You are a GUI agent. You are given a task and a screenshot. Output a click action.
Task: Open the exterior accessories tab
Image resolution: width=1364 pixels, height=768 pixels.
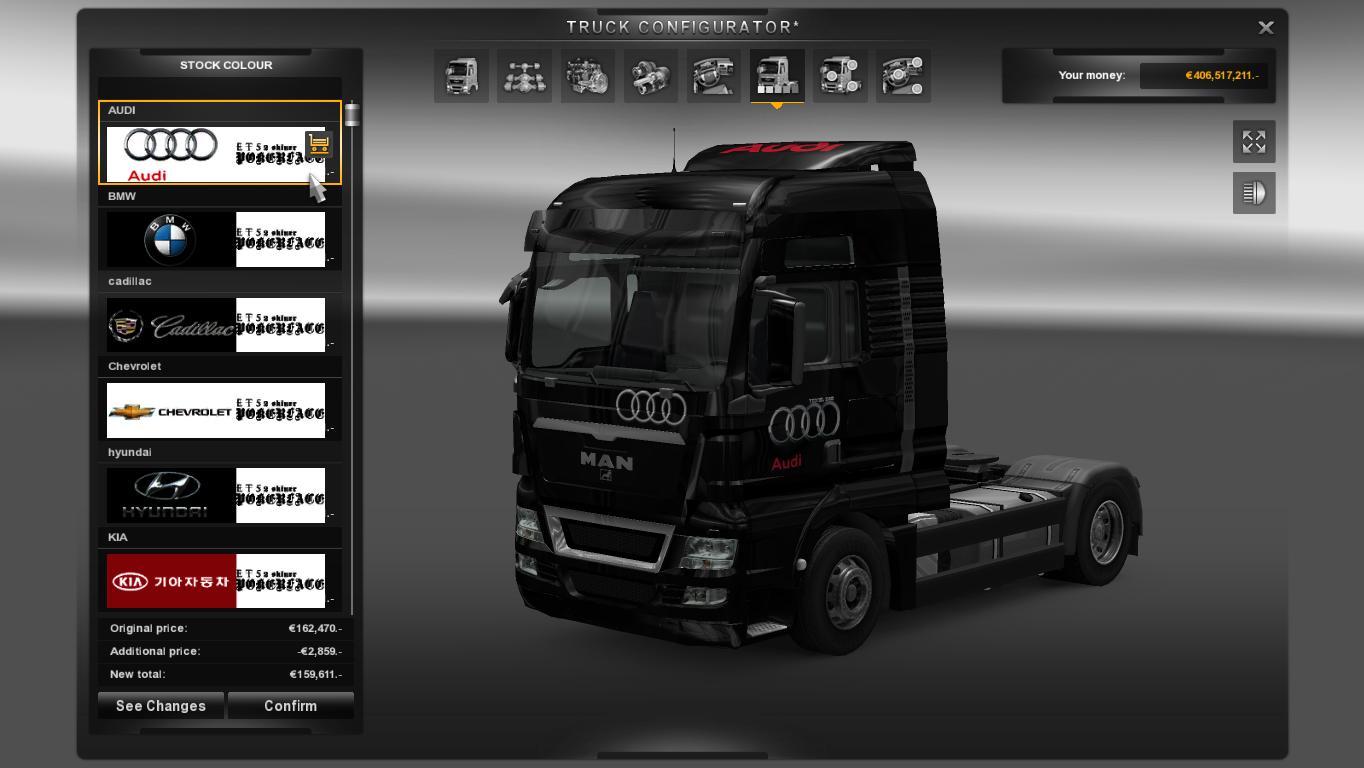click(x=840, y=76)
